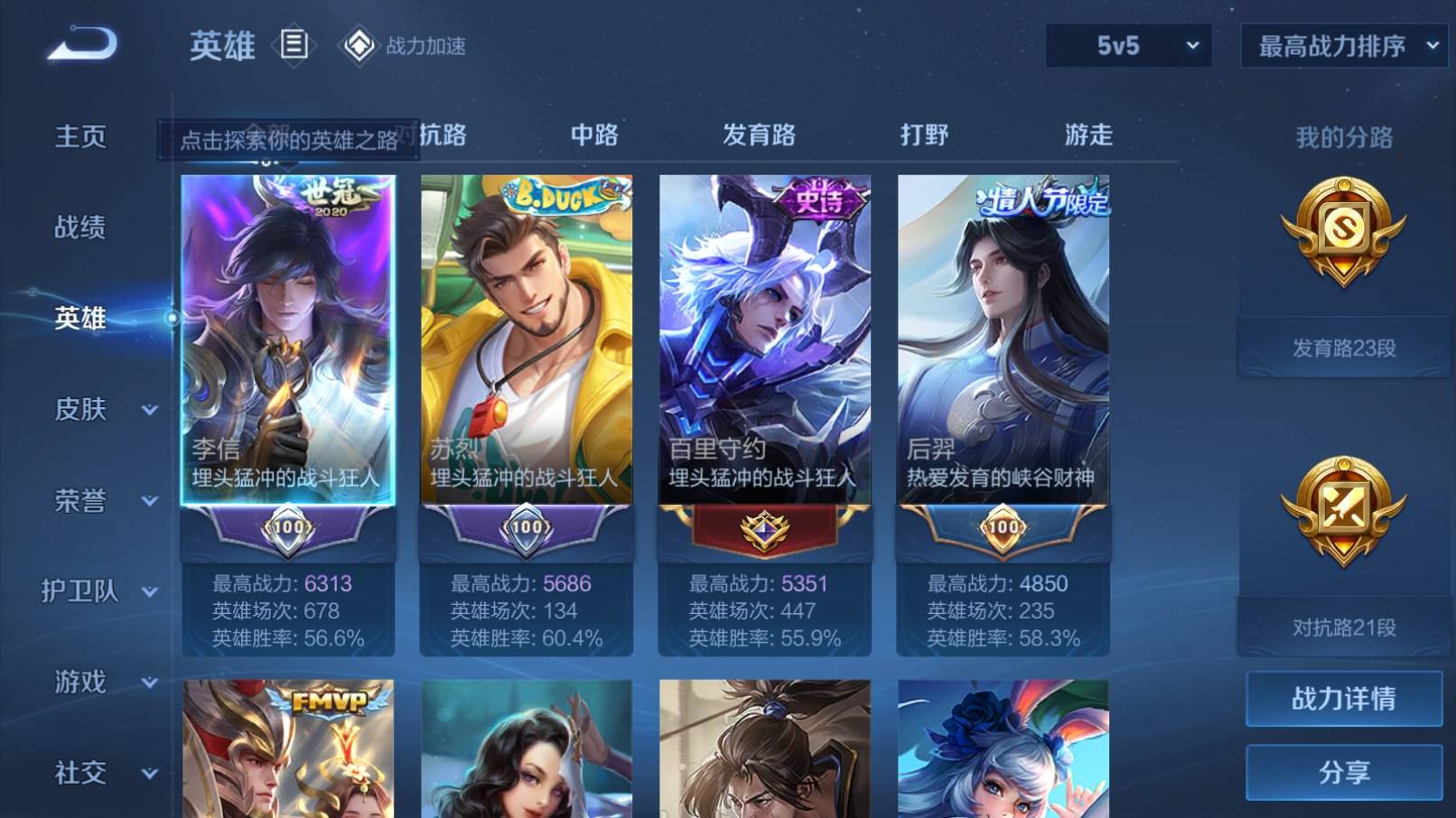
Task: Open the 5v5 mode dropdown
Action: click(1127, 43)
